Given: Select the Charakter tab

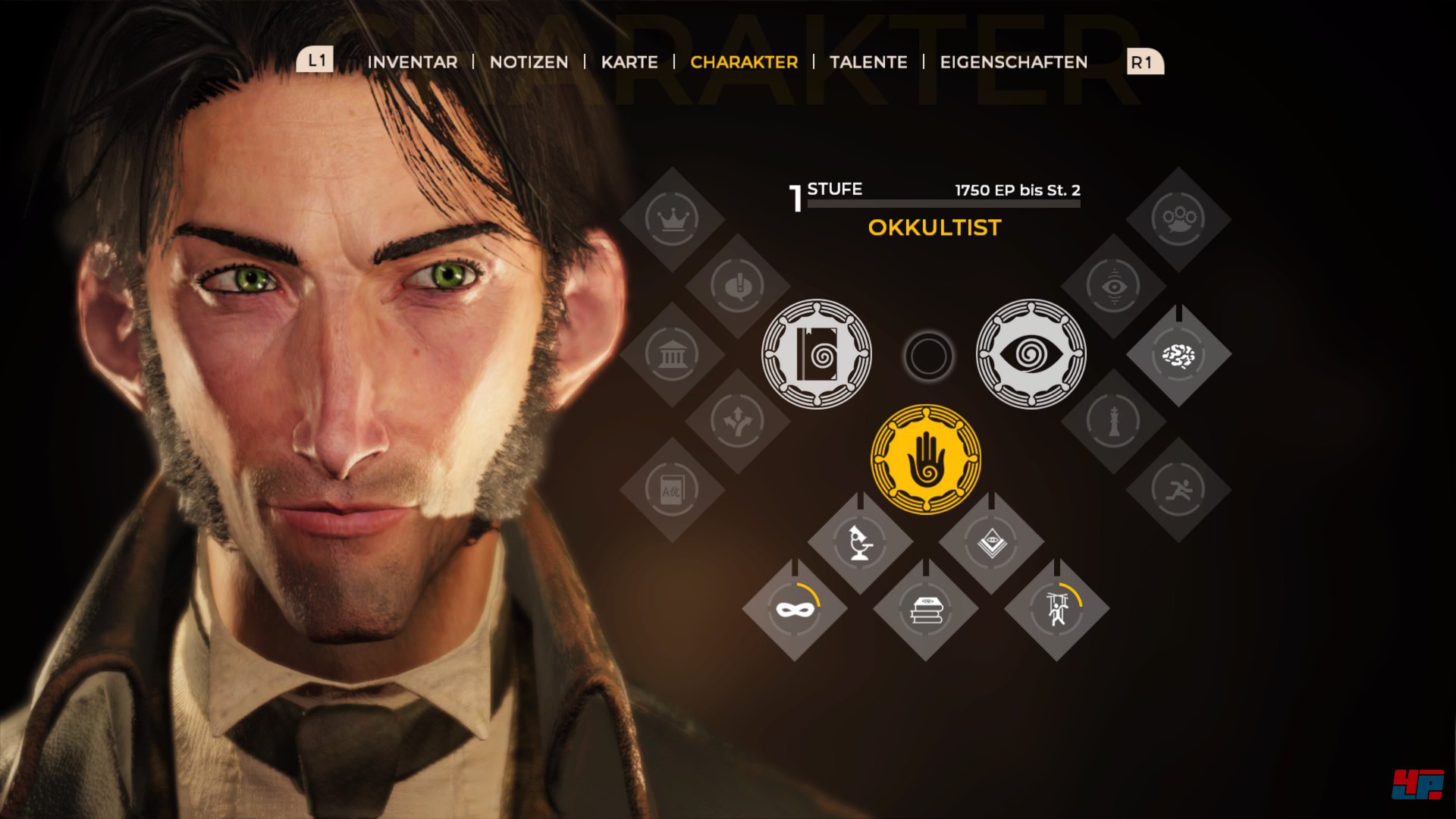Looking at the screenshot, I should pyautogui.click(x=744, y=62).
